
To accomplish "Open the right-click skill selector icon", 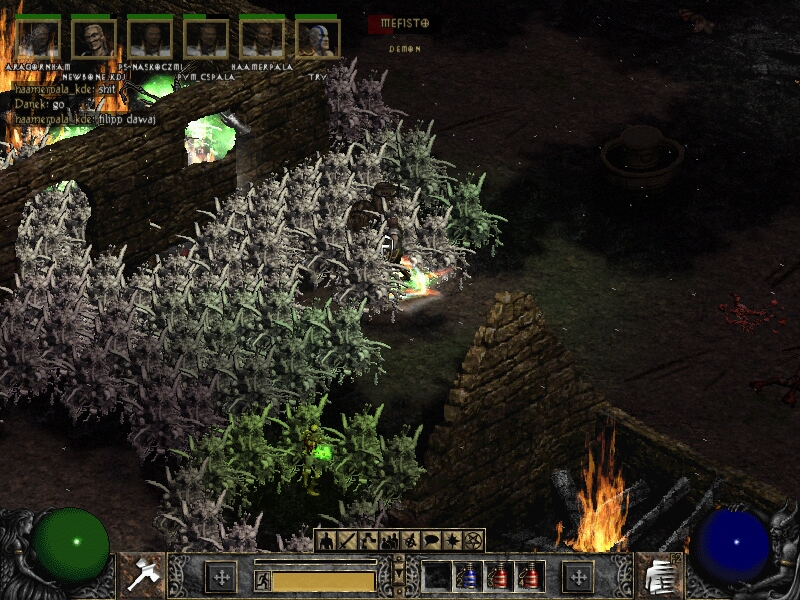I will coord(659,575).
